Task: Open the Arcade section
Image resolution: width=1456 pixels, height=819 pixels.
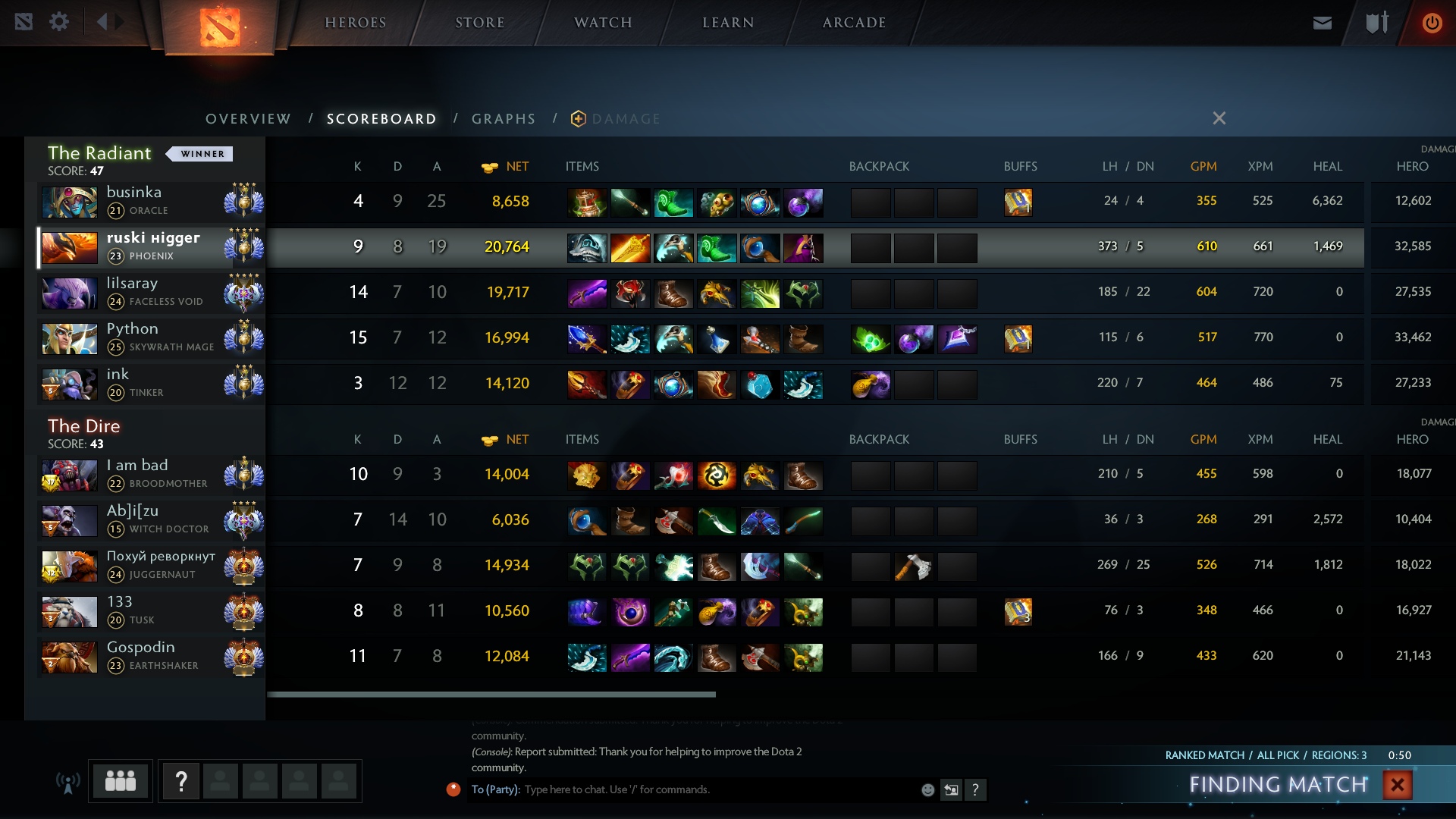Action: (854, 23)
